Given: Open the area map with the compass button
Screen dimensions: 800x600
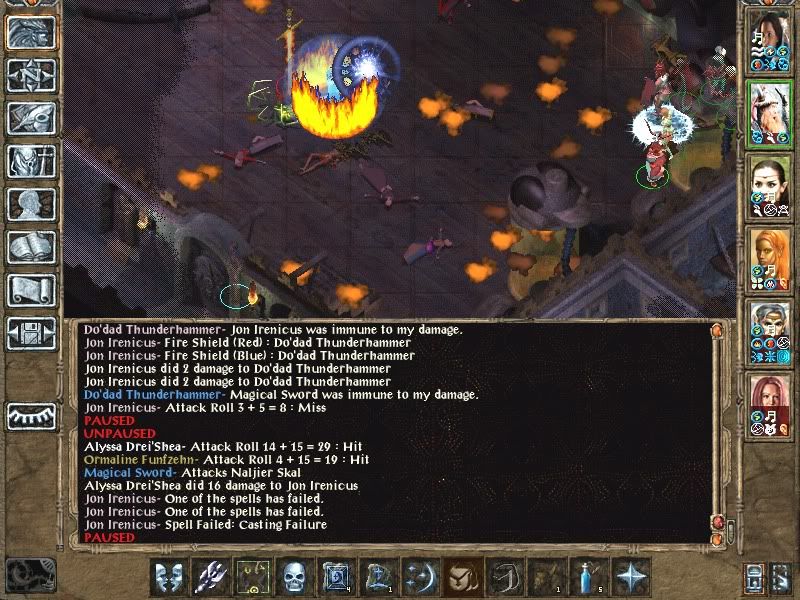Looking at the screenshot, I should (x=32, y=75).
